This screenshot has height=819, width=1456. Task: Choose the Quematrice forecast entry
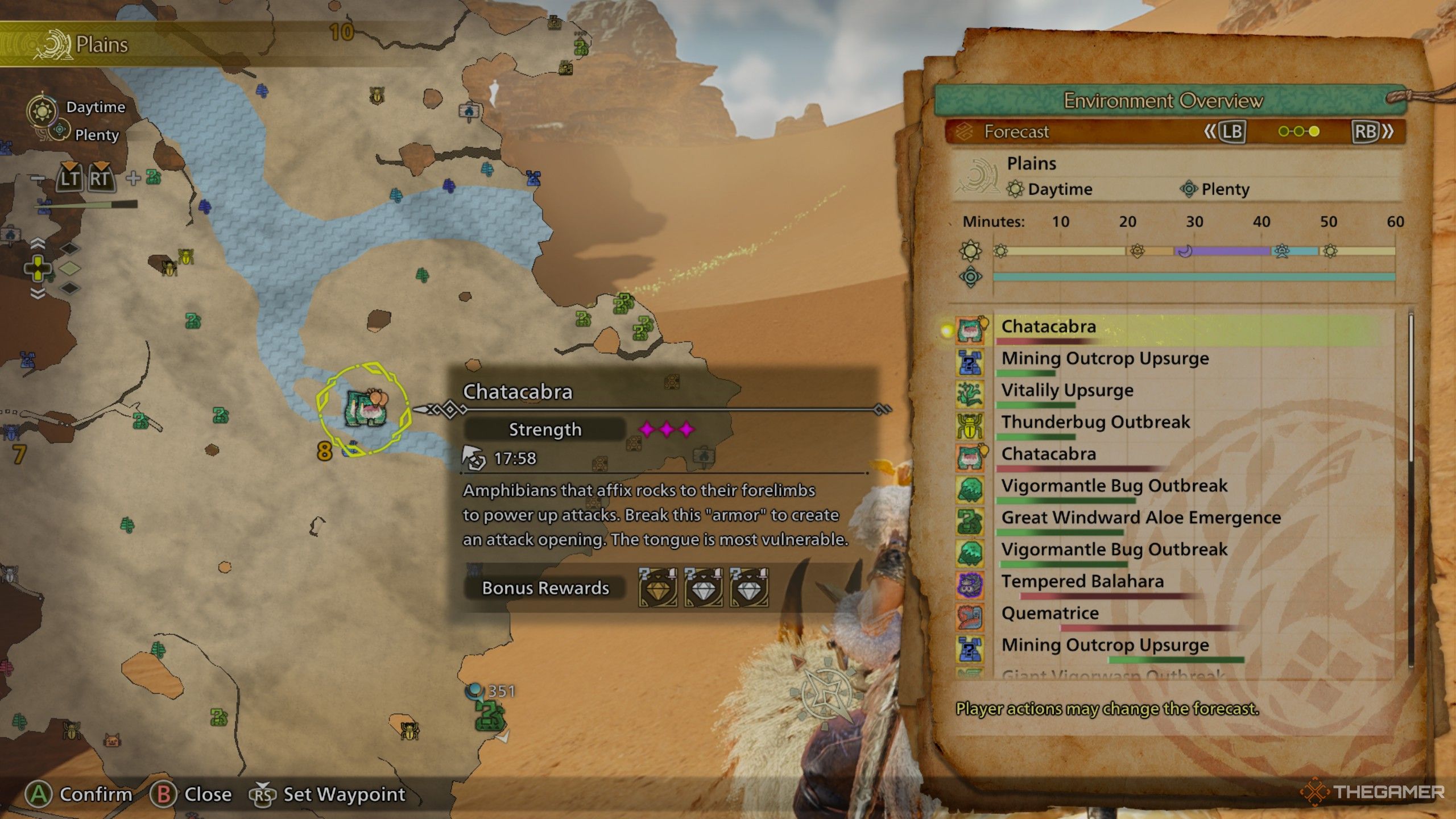pos(1049,614)
